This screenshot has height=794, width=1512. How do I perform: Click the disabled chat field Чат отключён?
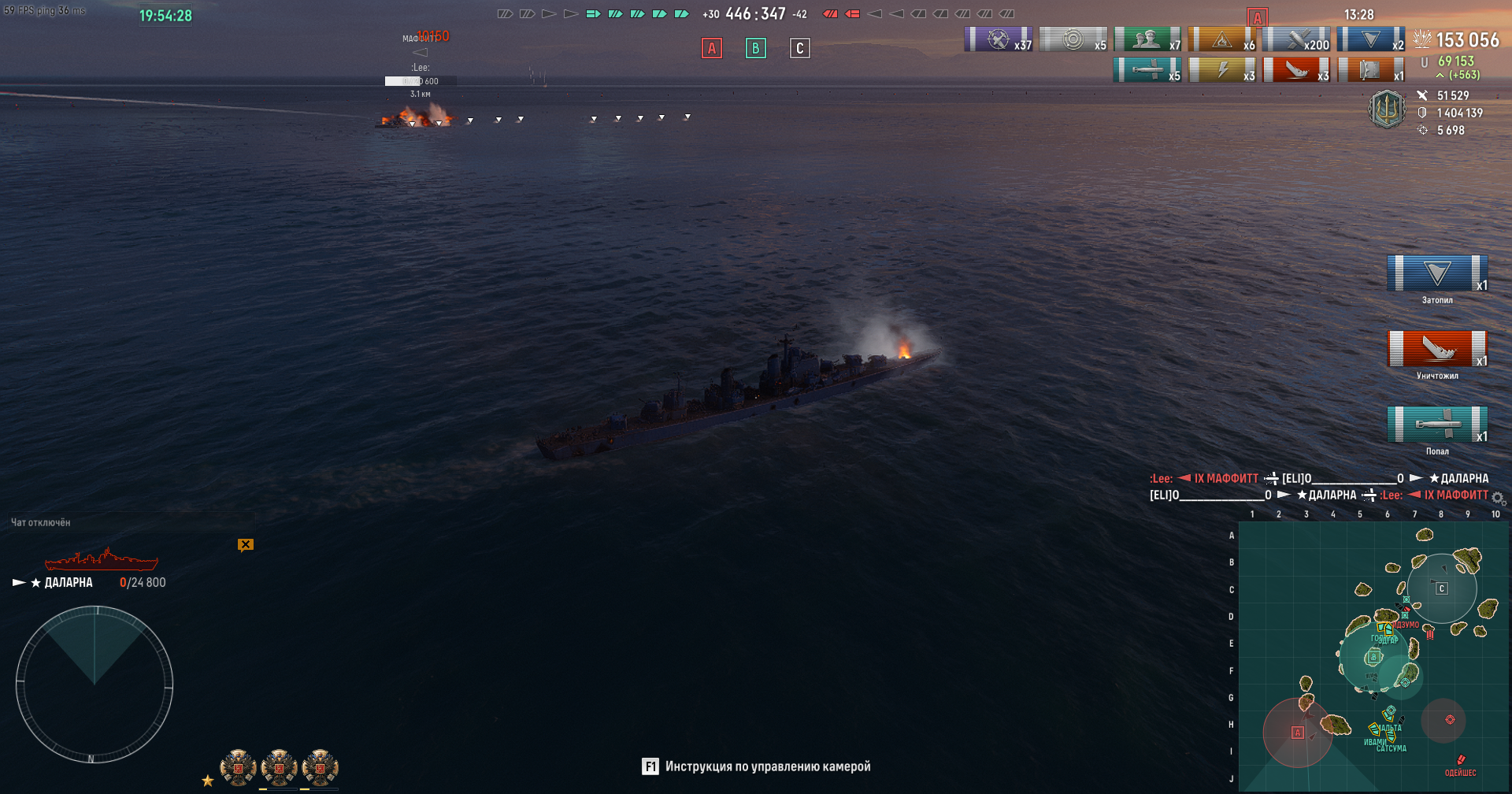[x=41, y=522]
